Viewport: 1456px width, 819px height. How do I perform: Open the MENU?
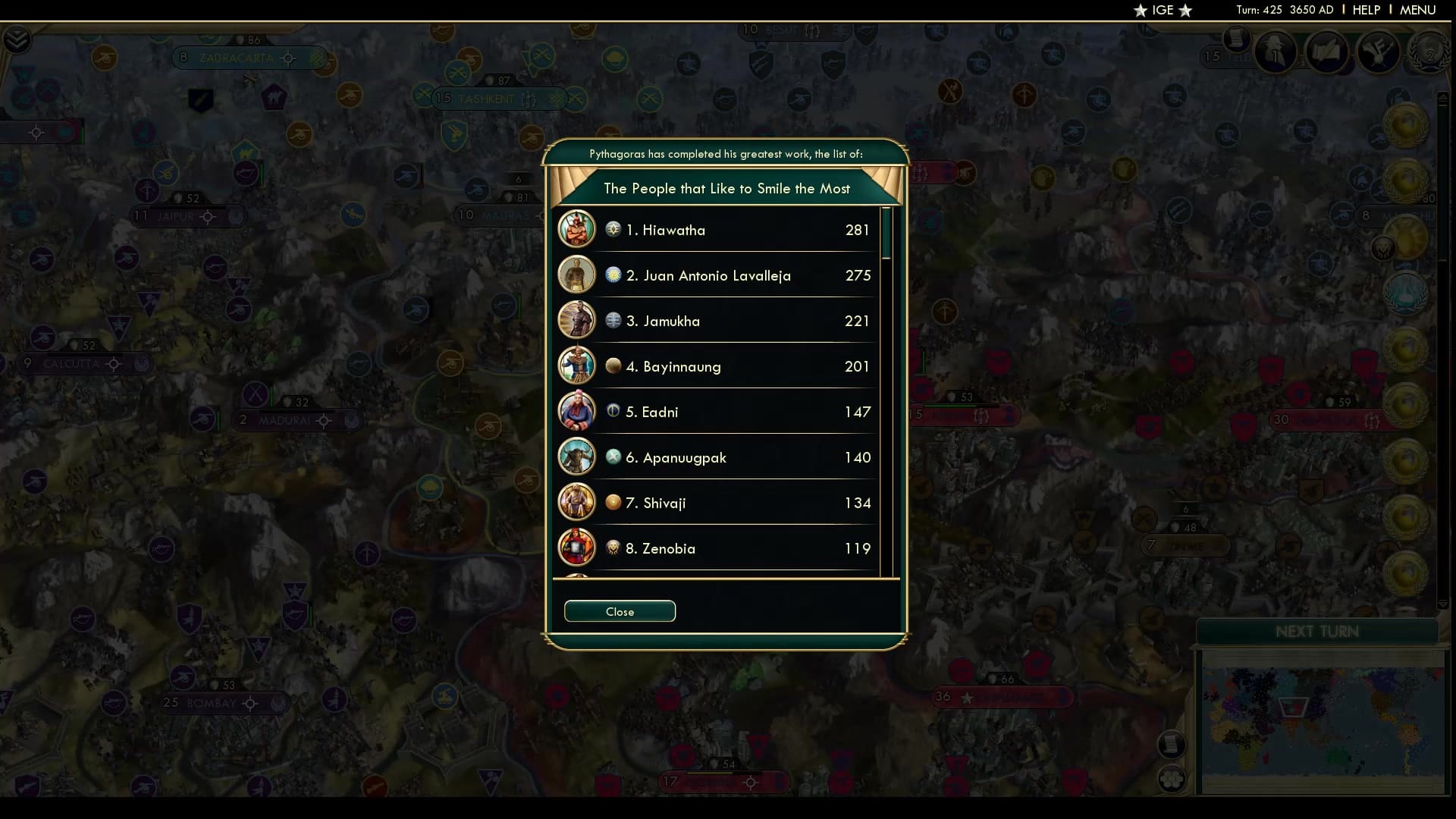(x=1417, y=10)
